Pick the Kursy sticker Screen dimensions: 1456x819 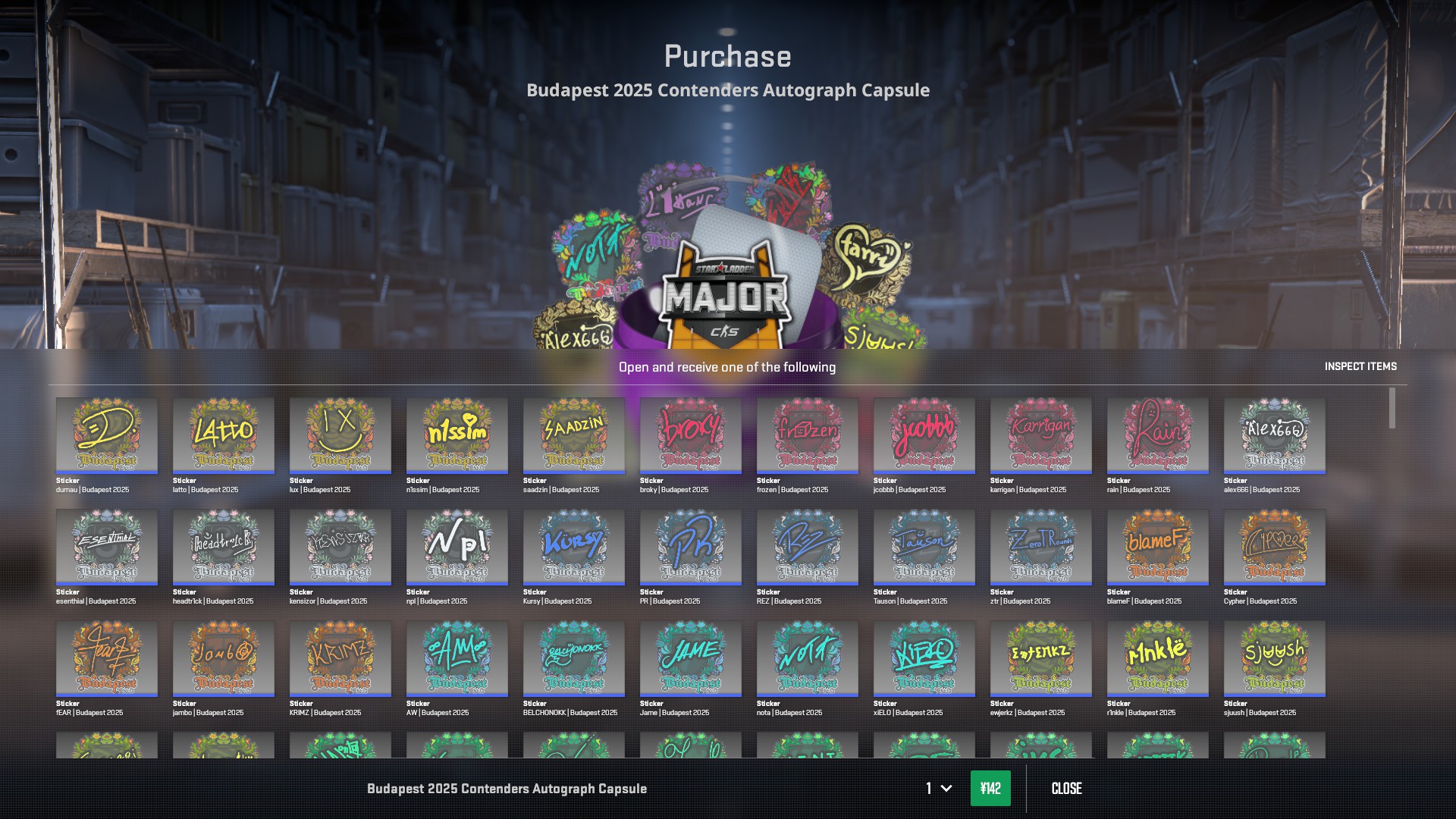[574, 547]
